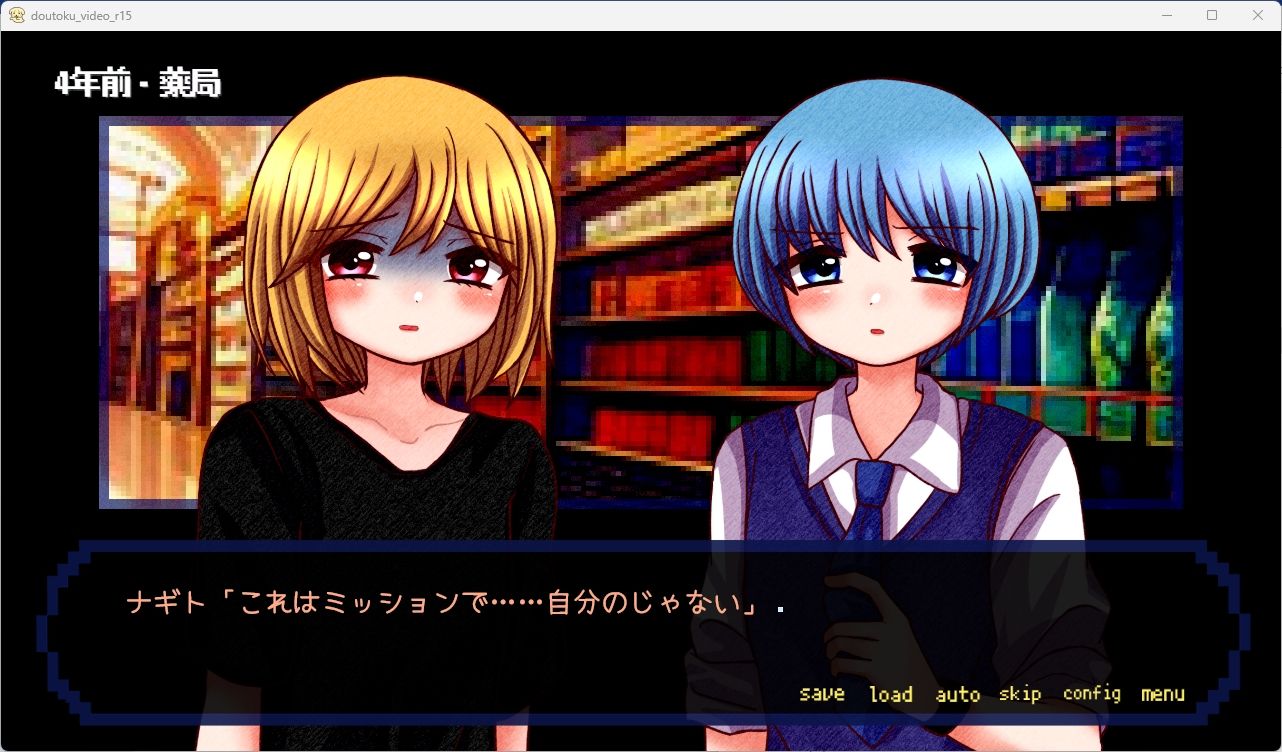Open the config settings
The height and width of the screenshot is (752, 1282).
tap(1091, 693)
